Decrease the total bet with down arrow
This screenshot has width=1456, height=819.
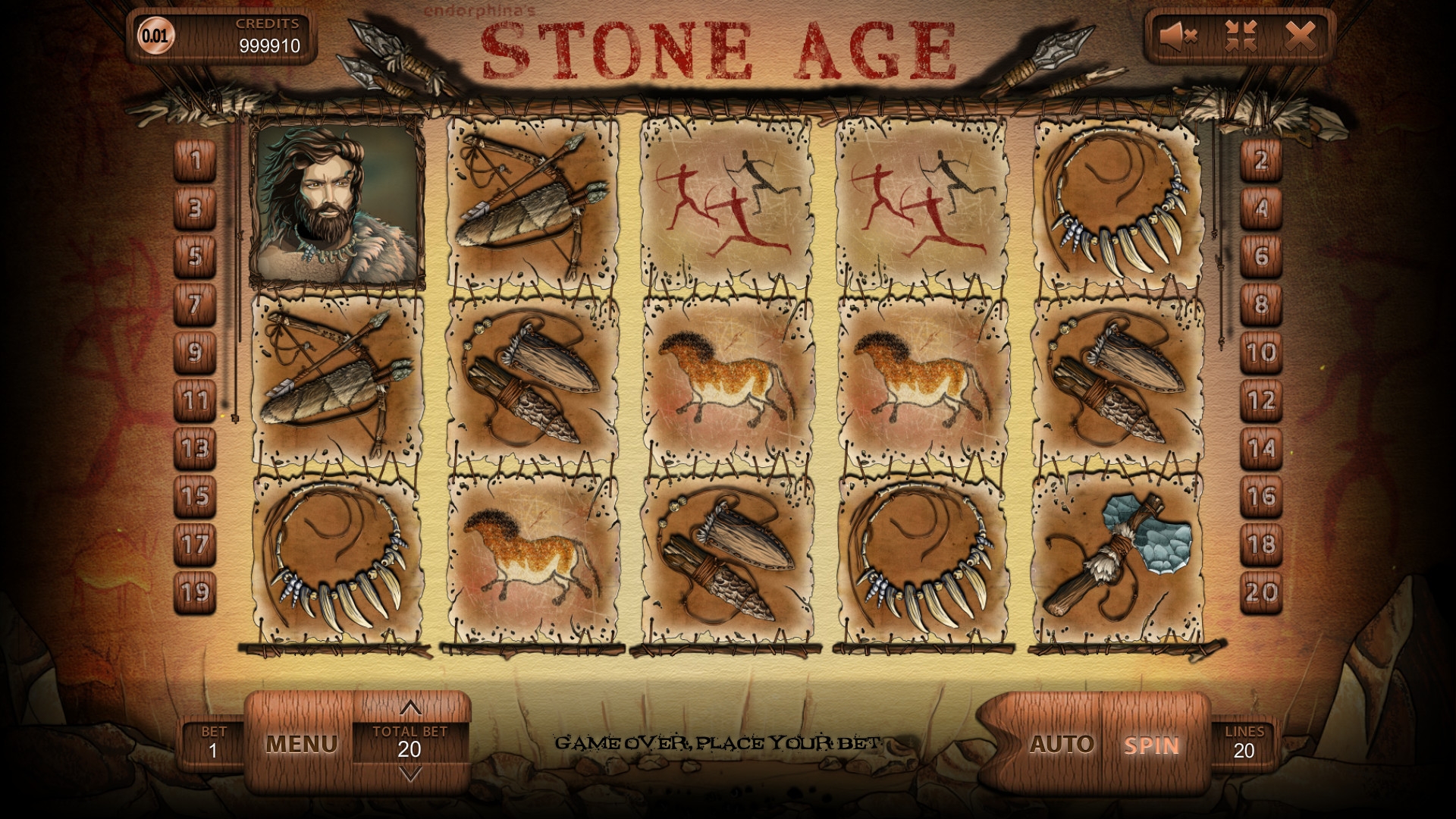[x=410, y=774]
